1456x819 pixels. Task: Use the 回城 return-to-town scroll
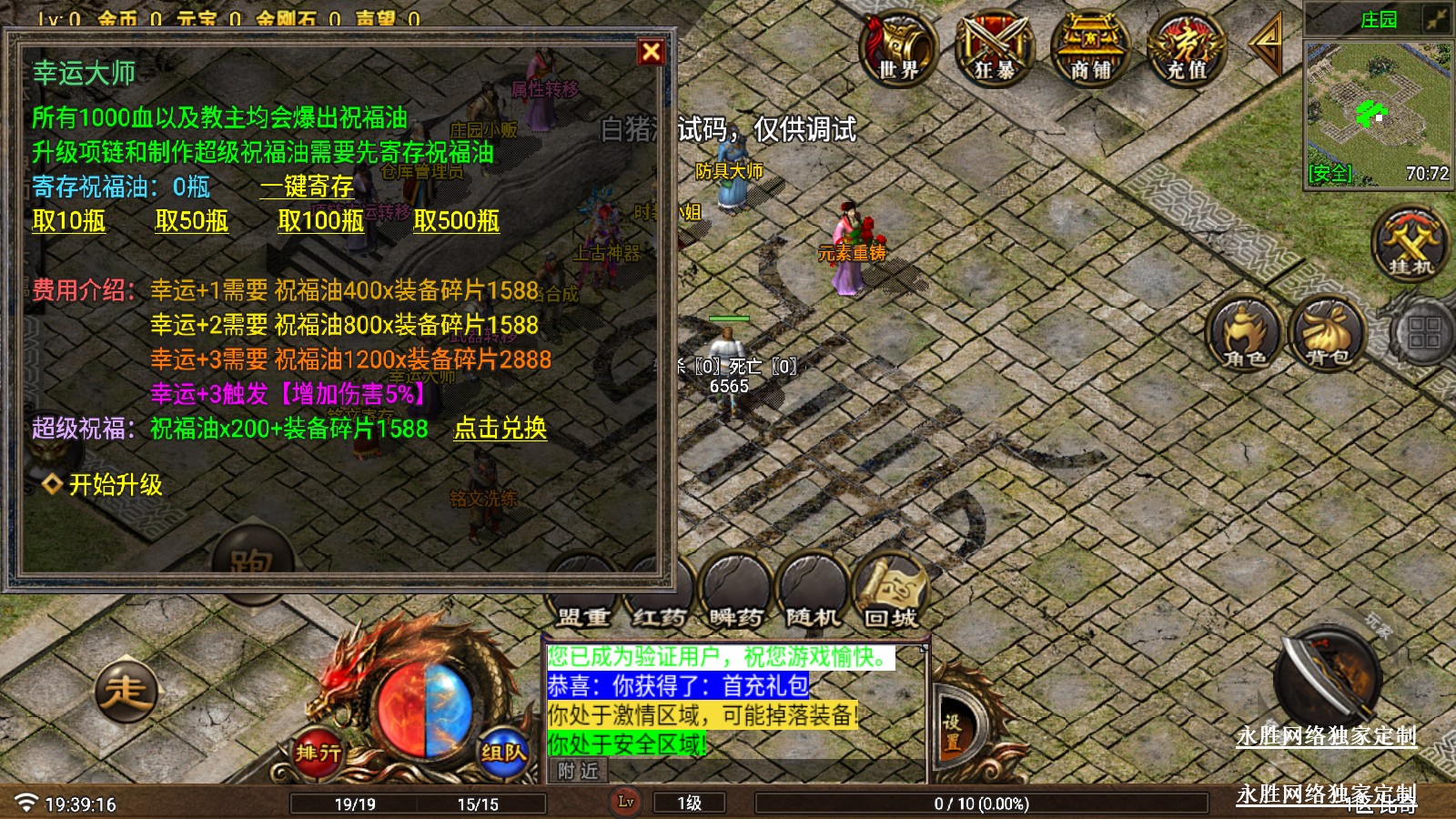[891, 593]
